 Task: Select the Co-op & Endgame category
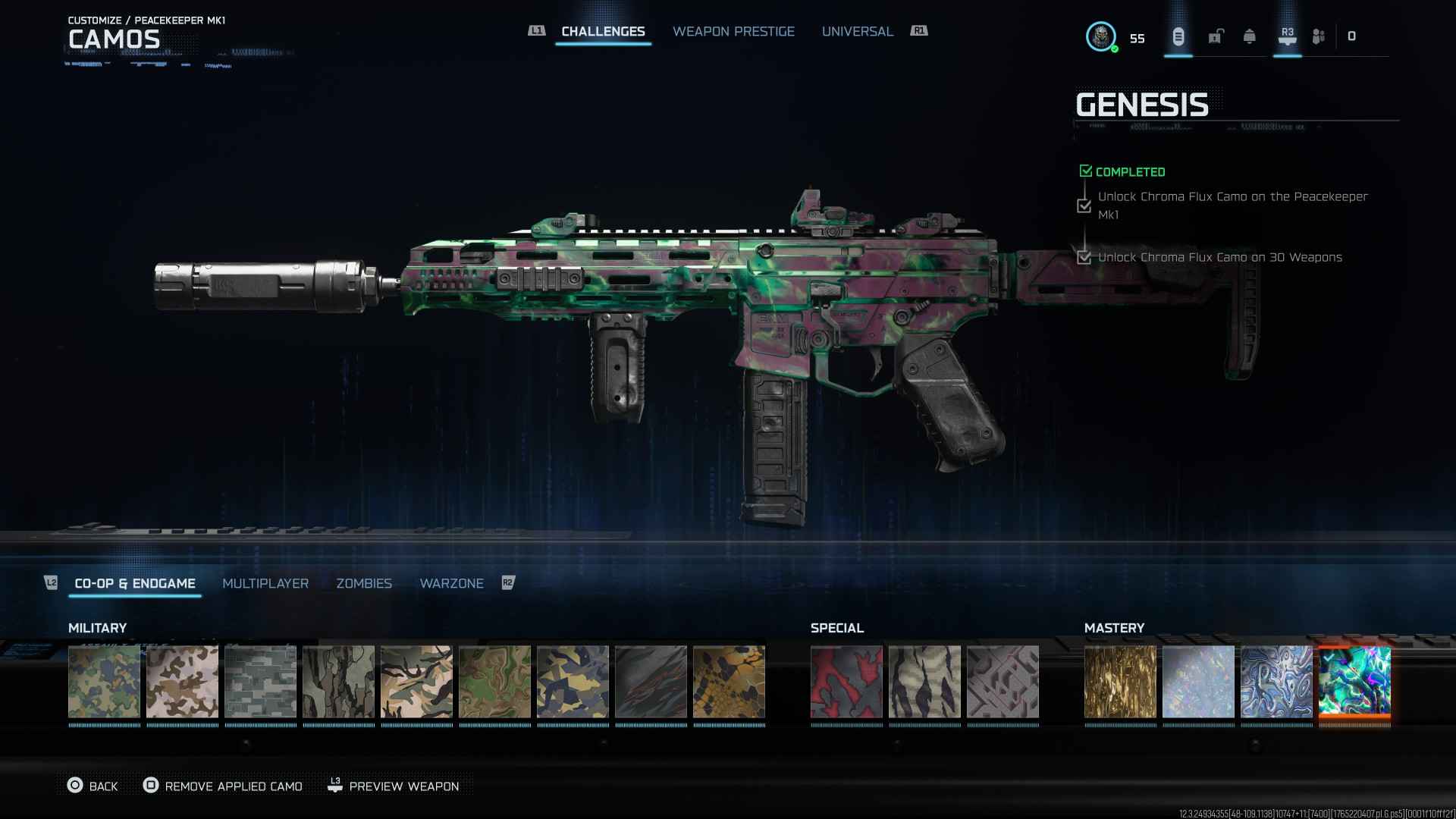click(x=135, y=583)
